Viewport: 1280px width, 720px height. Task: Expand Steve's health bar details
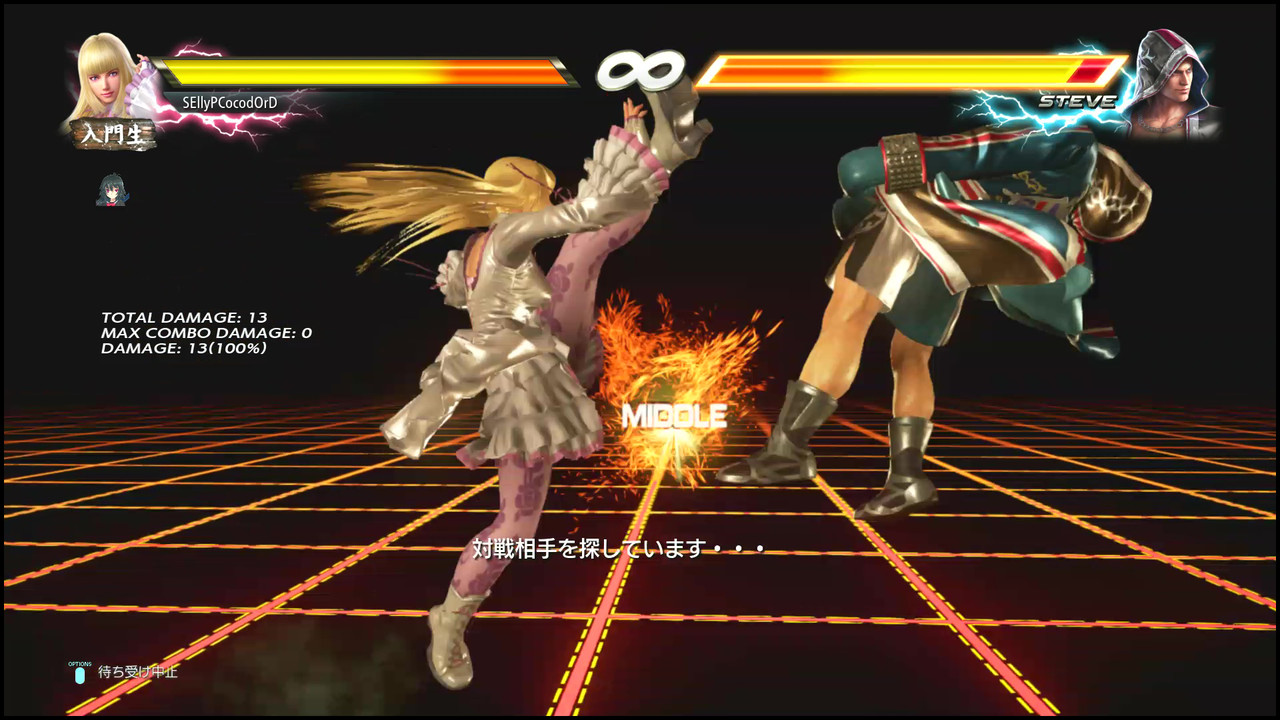point(900,72)
